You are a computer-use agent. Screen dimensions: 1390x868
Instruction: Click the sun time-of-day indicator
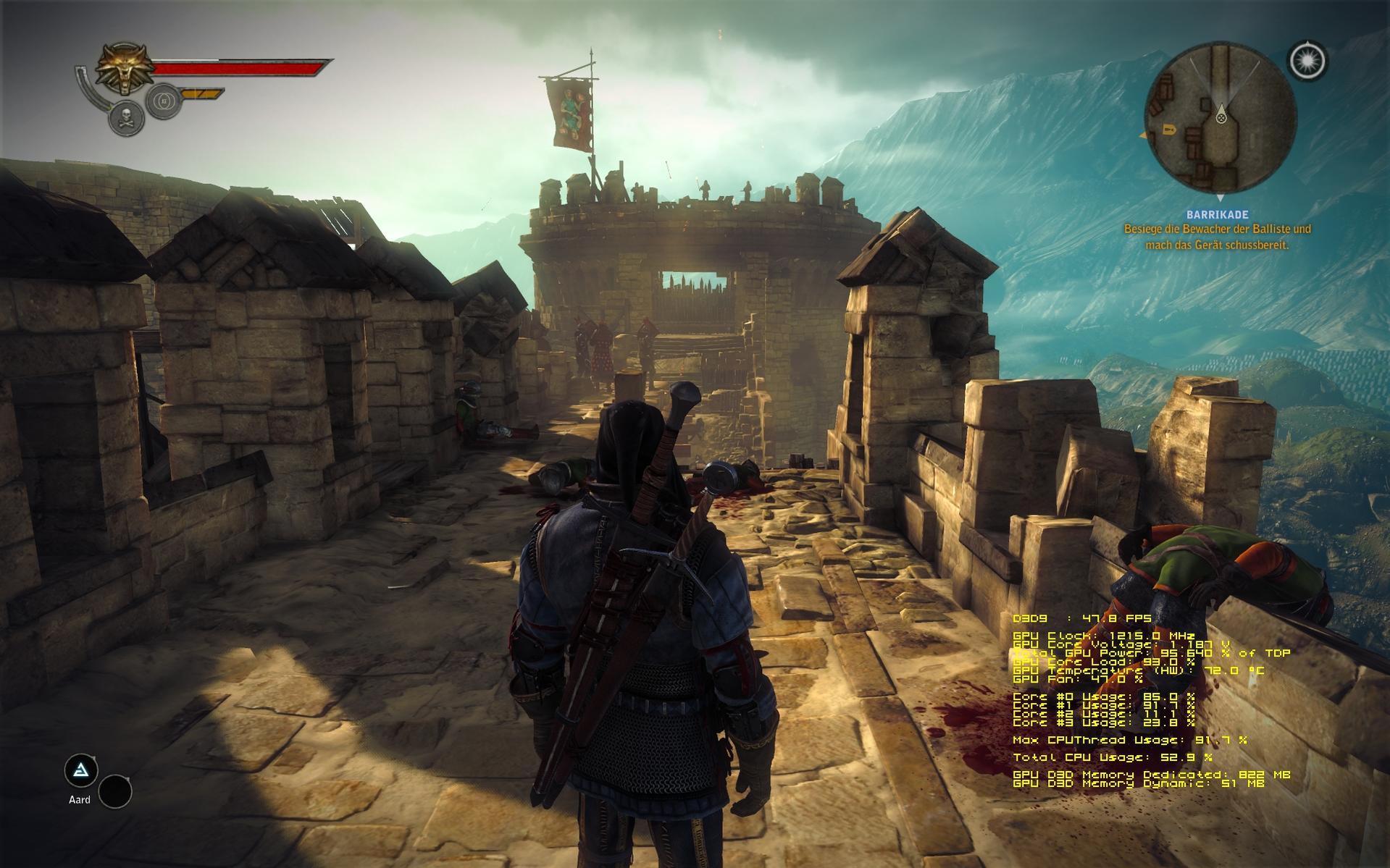pos(1307,60)
